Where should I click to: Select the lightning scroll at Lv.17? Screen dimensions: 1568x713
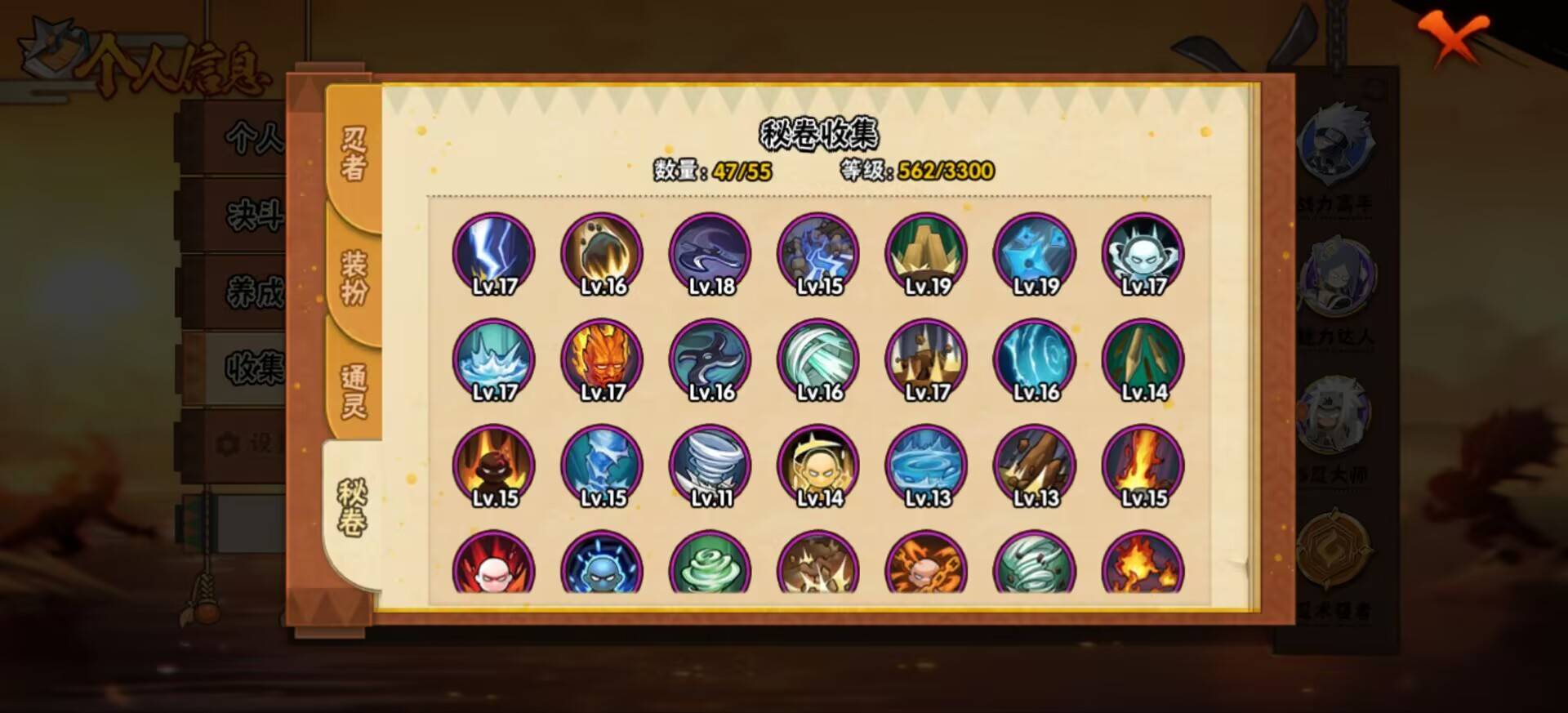[495, 253]
